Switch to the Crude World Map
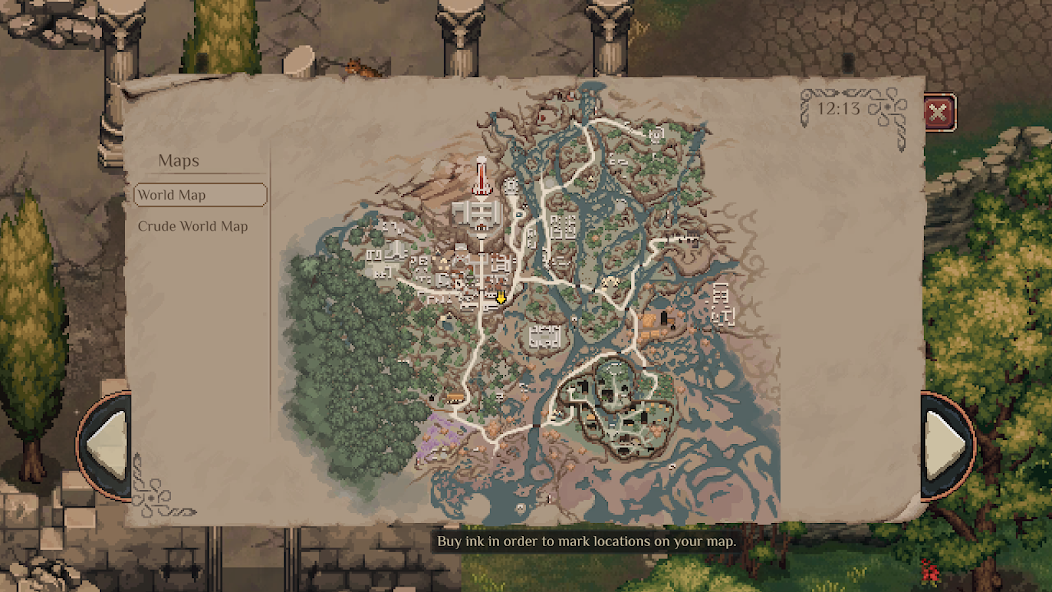 pos(193,227)
